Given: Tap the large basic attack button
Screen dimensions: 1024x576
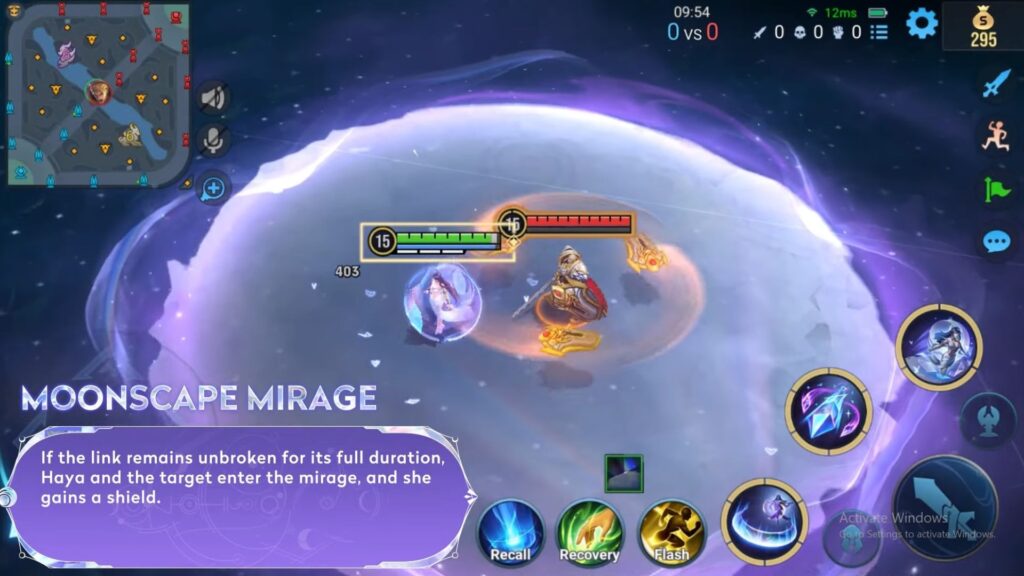Looking at the screenshot, I should click(944, 507).
